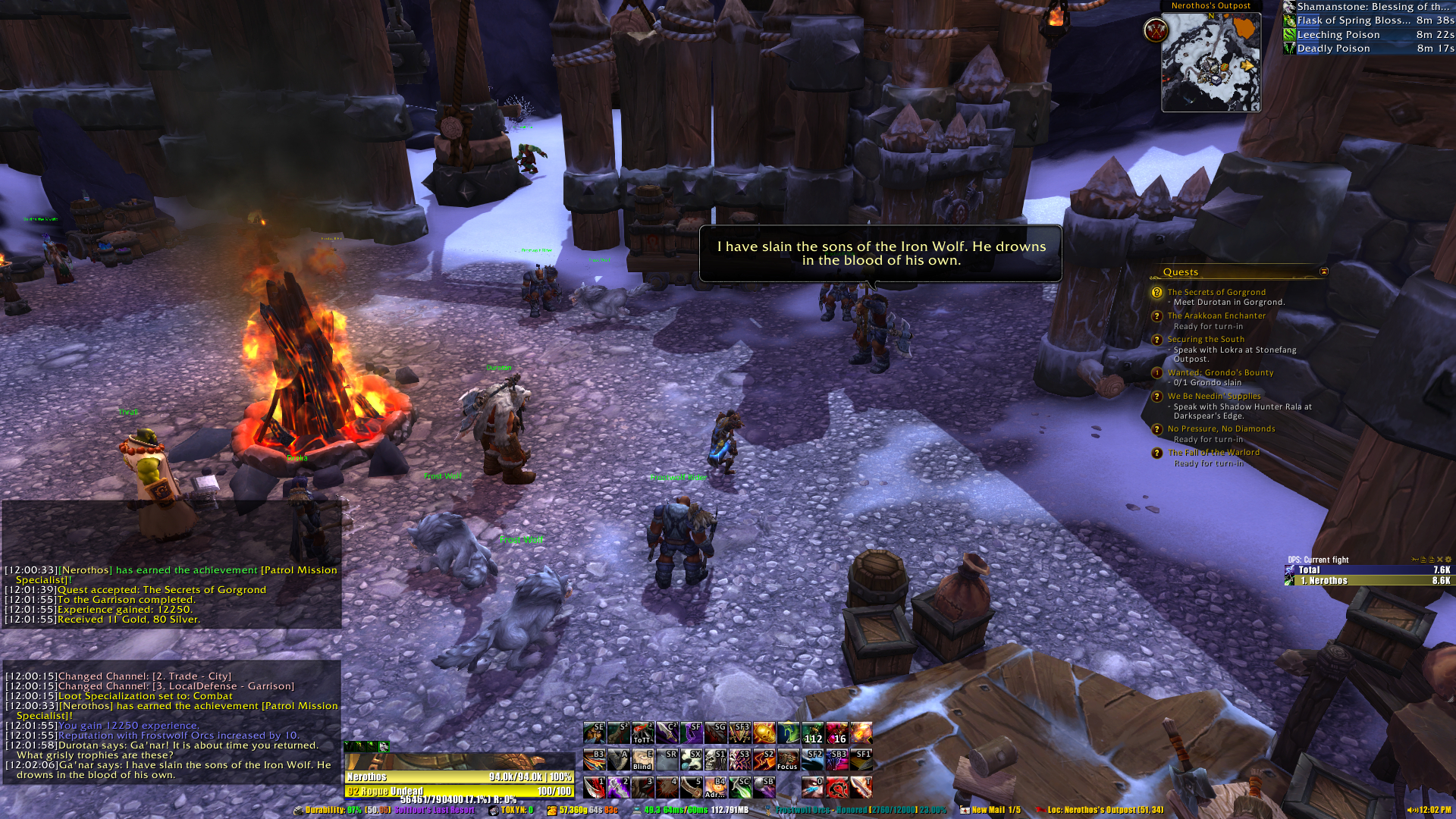Open the minimap of Nerothos's Outpost
1456x819 pixels.
point(1210,62)
